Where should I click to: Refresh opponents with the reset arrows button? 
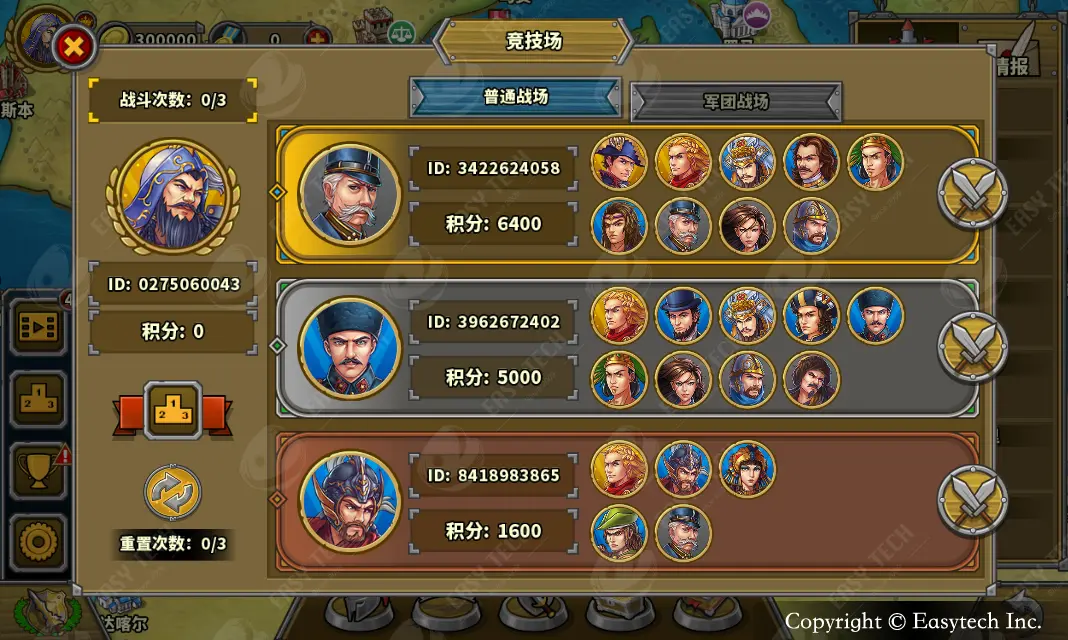[x=173, y=492]
